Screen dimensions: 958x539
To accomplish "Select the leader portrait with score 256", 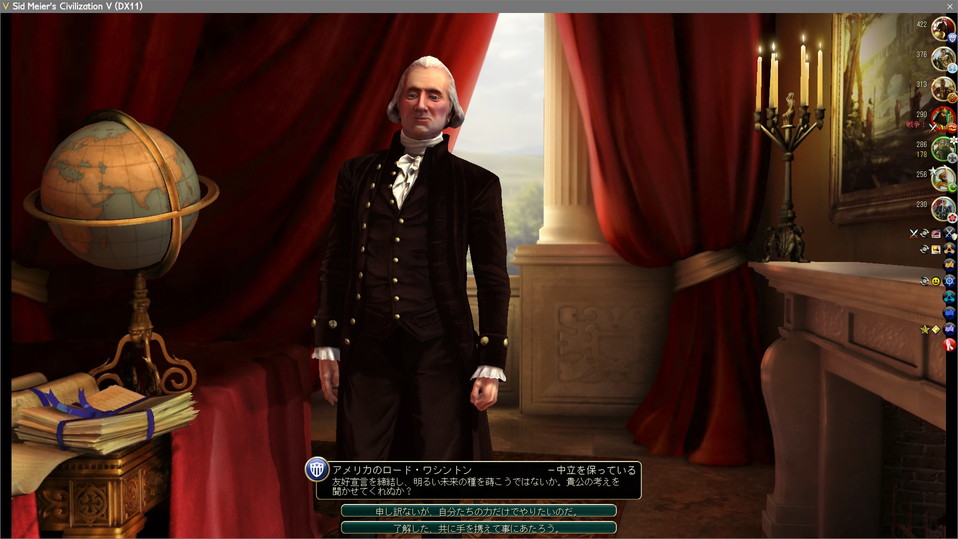I will point(943,179).
